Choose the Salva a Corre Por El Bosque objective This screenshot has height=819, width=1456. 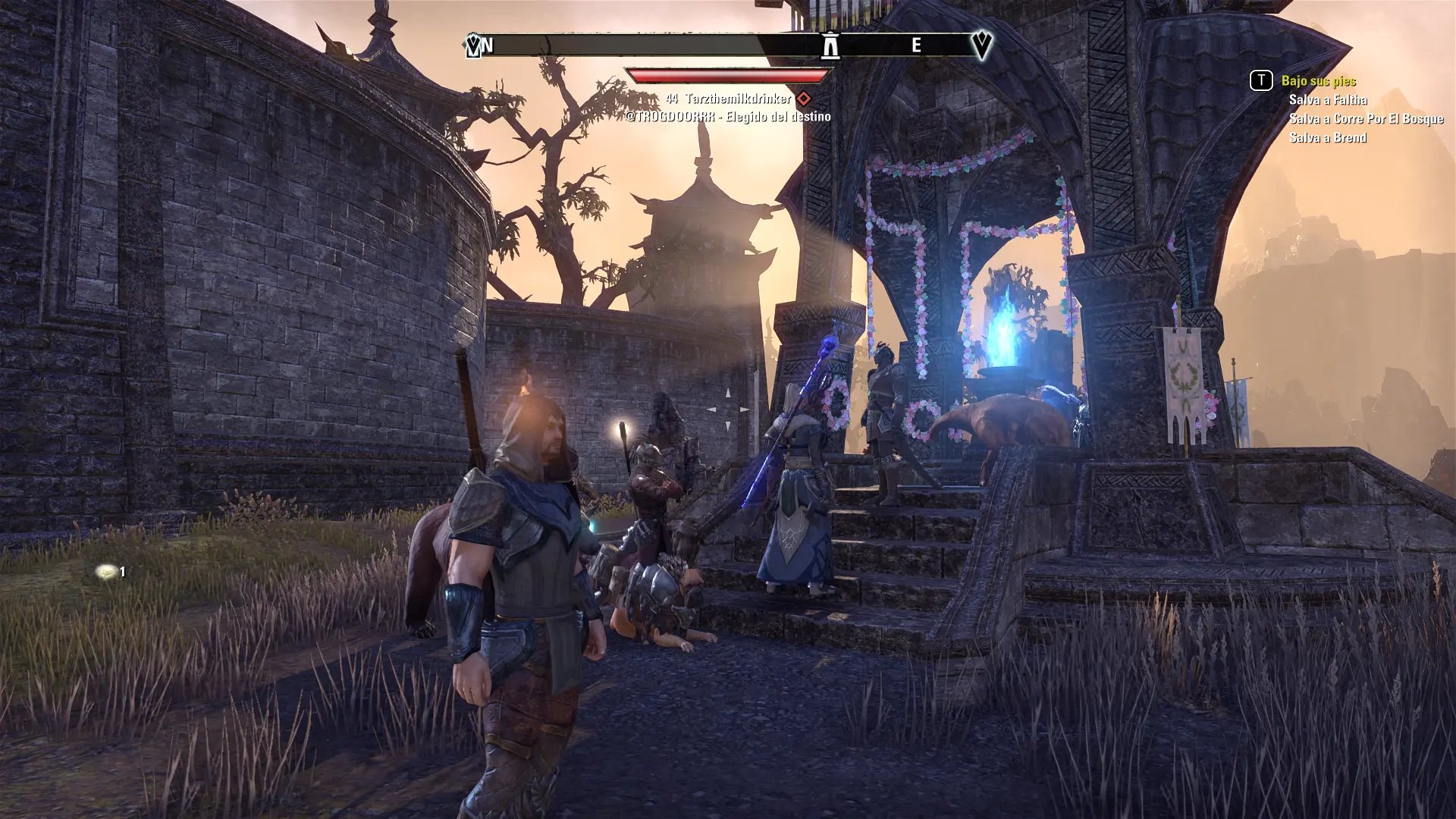[x=1366, y=119]
